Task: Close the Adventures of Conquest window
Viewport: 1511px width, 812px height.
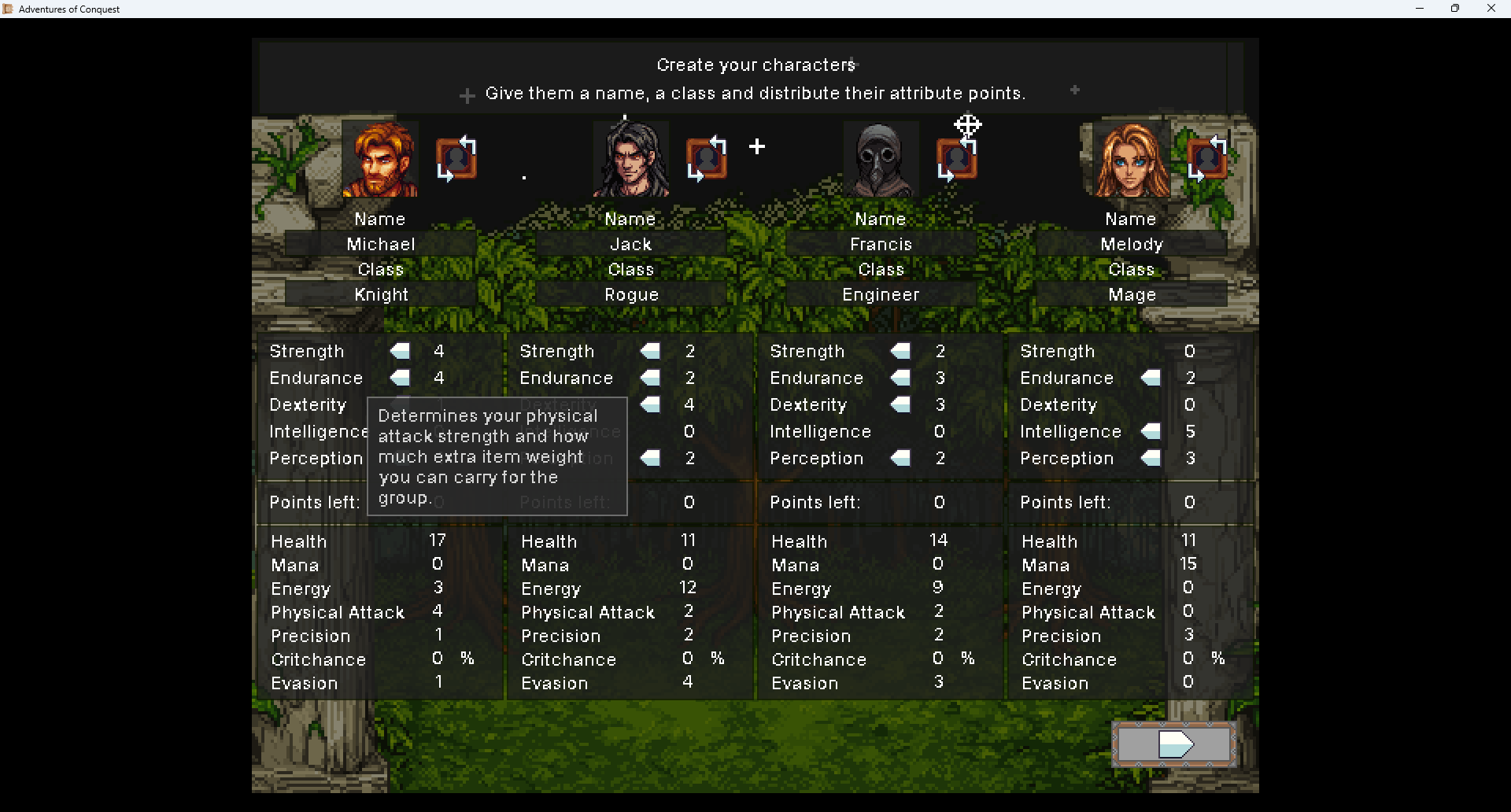Action: pos(1491,9)
